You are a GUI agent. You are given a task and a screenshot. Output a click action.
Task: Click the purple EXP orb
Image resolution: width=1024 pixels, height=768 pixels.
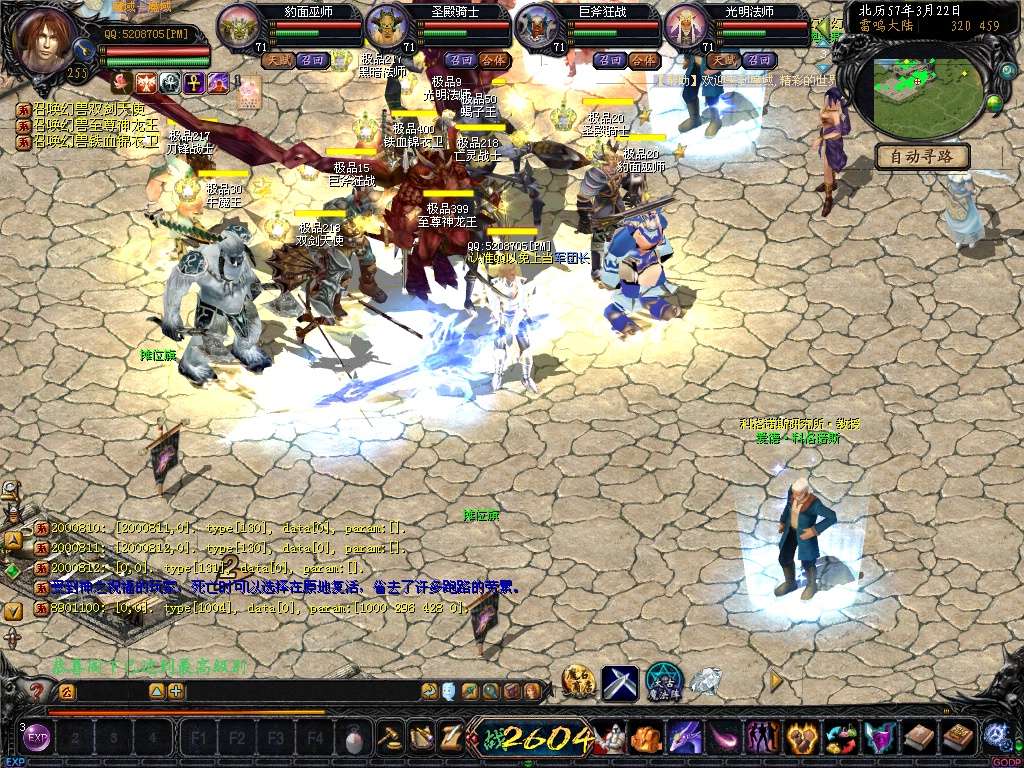[37, 738]
